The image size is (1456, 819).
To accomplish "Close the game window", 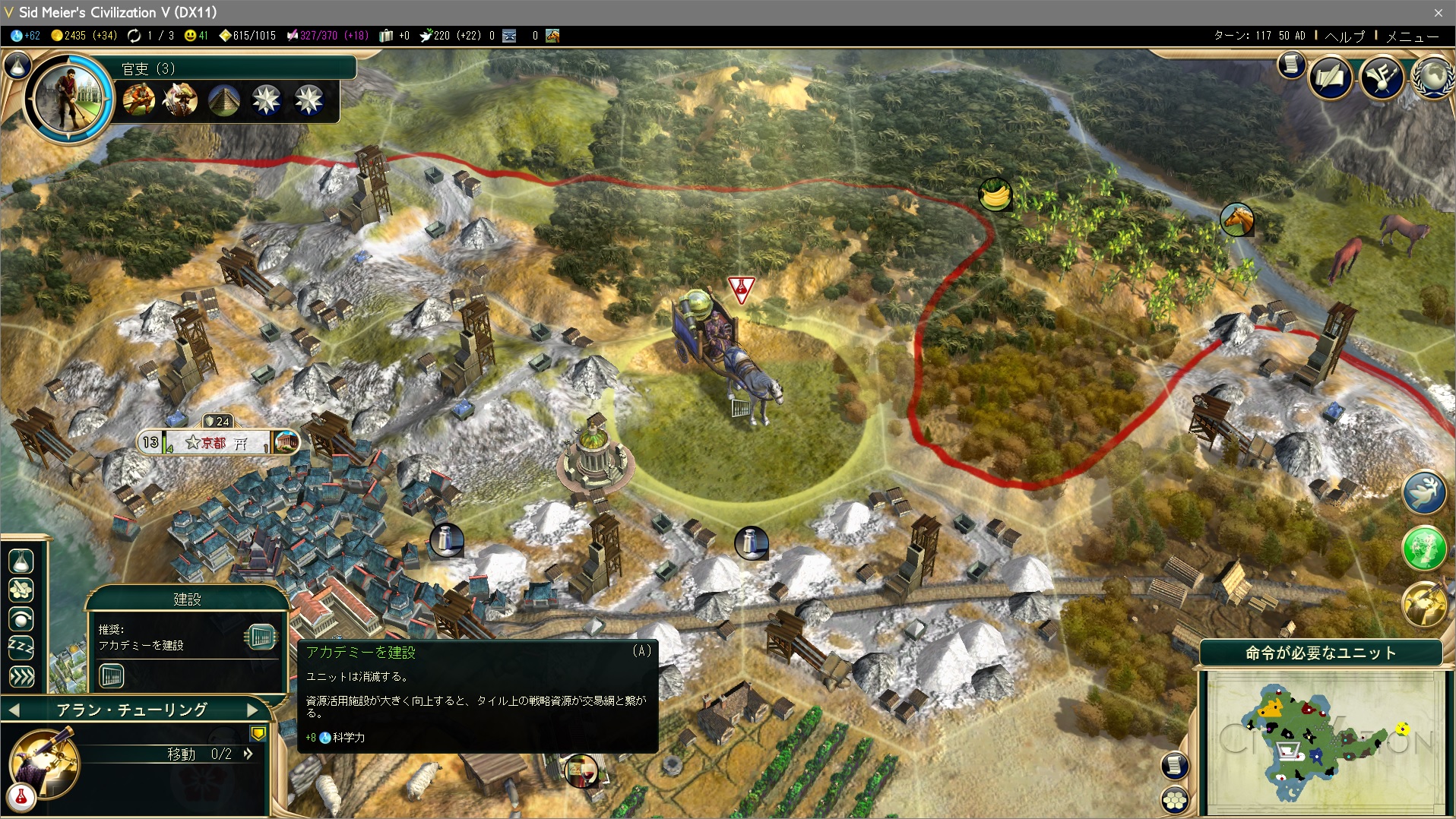I will click(1438, 12).
